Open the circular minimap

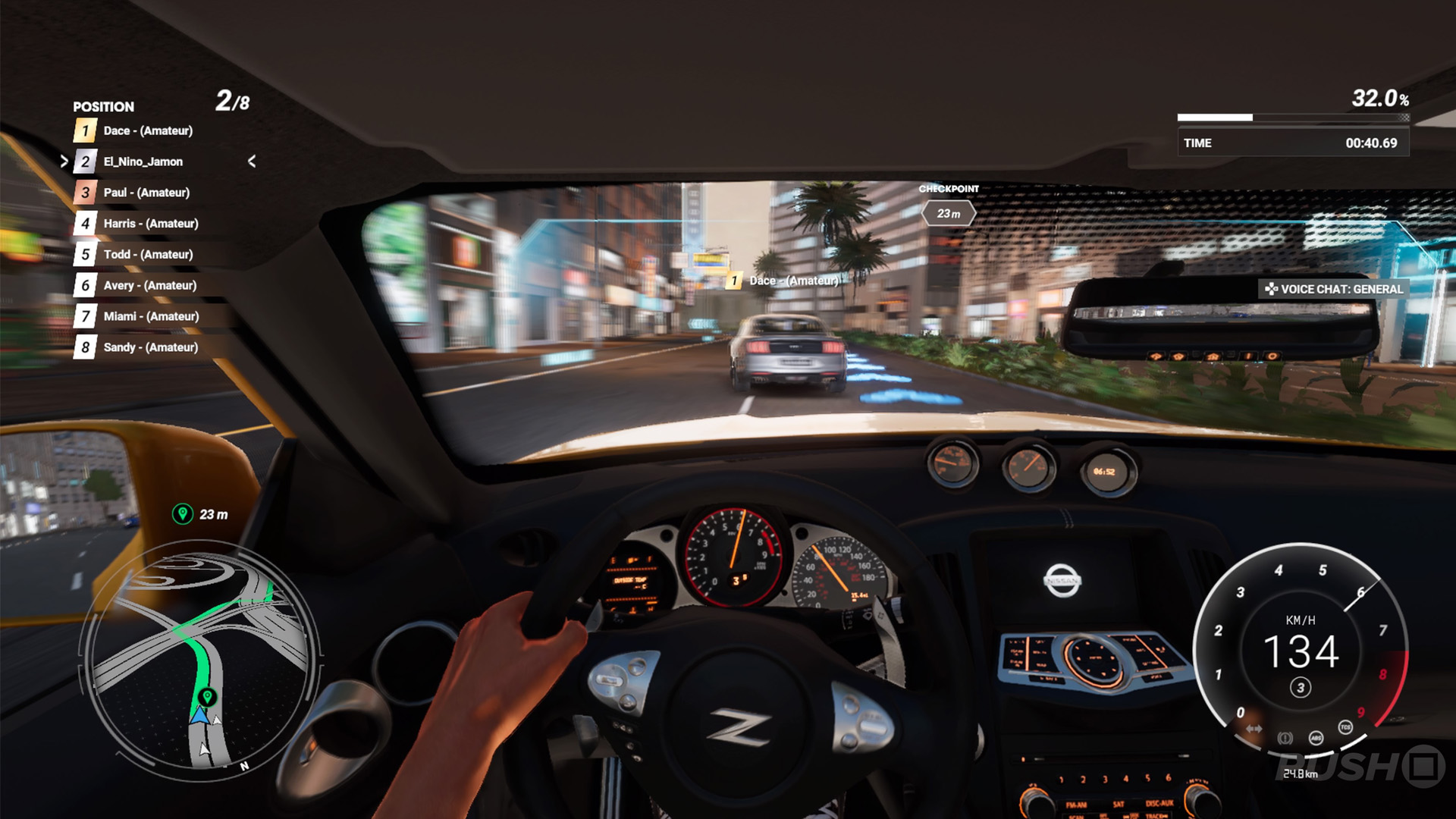[201, 656]
